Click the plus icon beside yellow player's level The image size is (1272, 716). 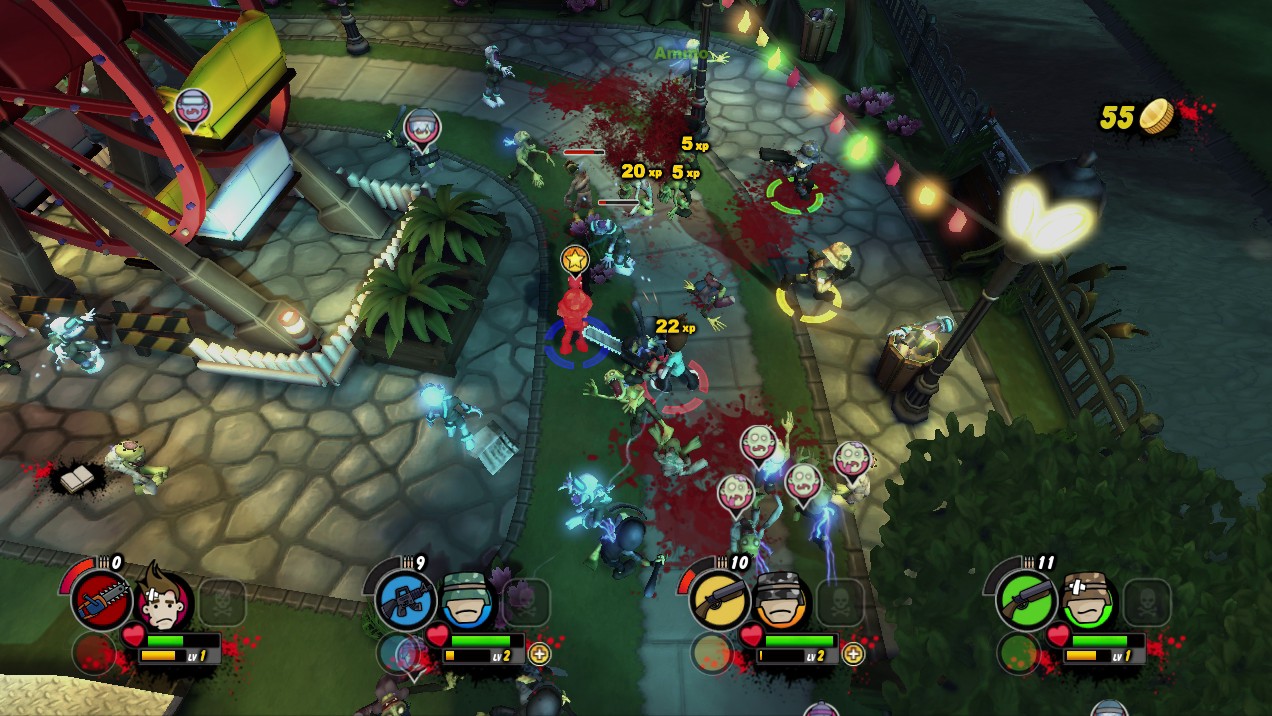[x=852, y=655]
